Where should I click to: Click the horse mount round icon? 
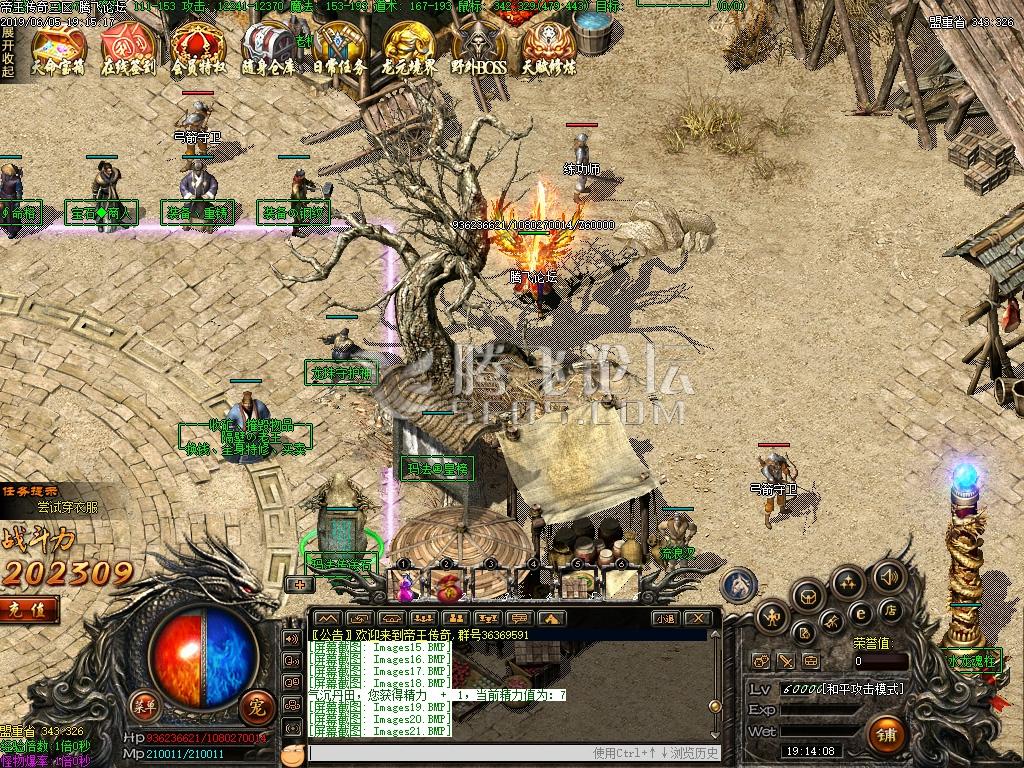(x=740, y=585)
